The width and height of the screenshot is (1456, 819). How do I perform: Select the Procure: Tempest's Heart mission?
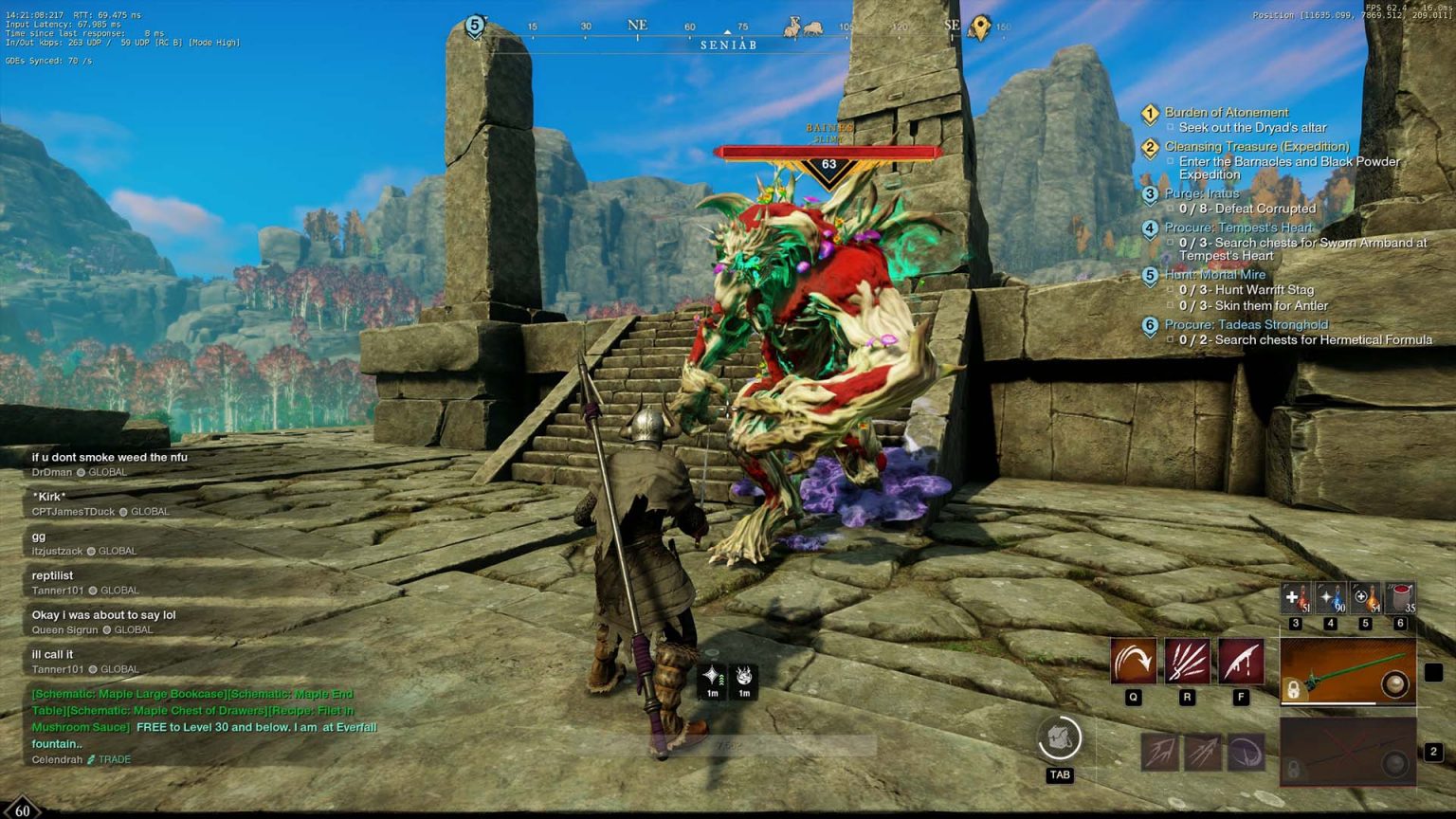pyautogui.click(x=1238, y=227)
